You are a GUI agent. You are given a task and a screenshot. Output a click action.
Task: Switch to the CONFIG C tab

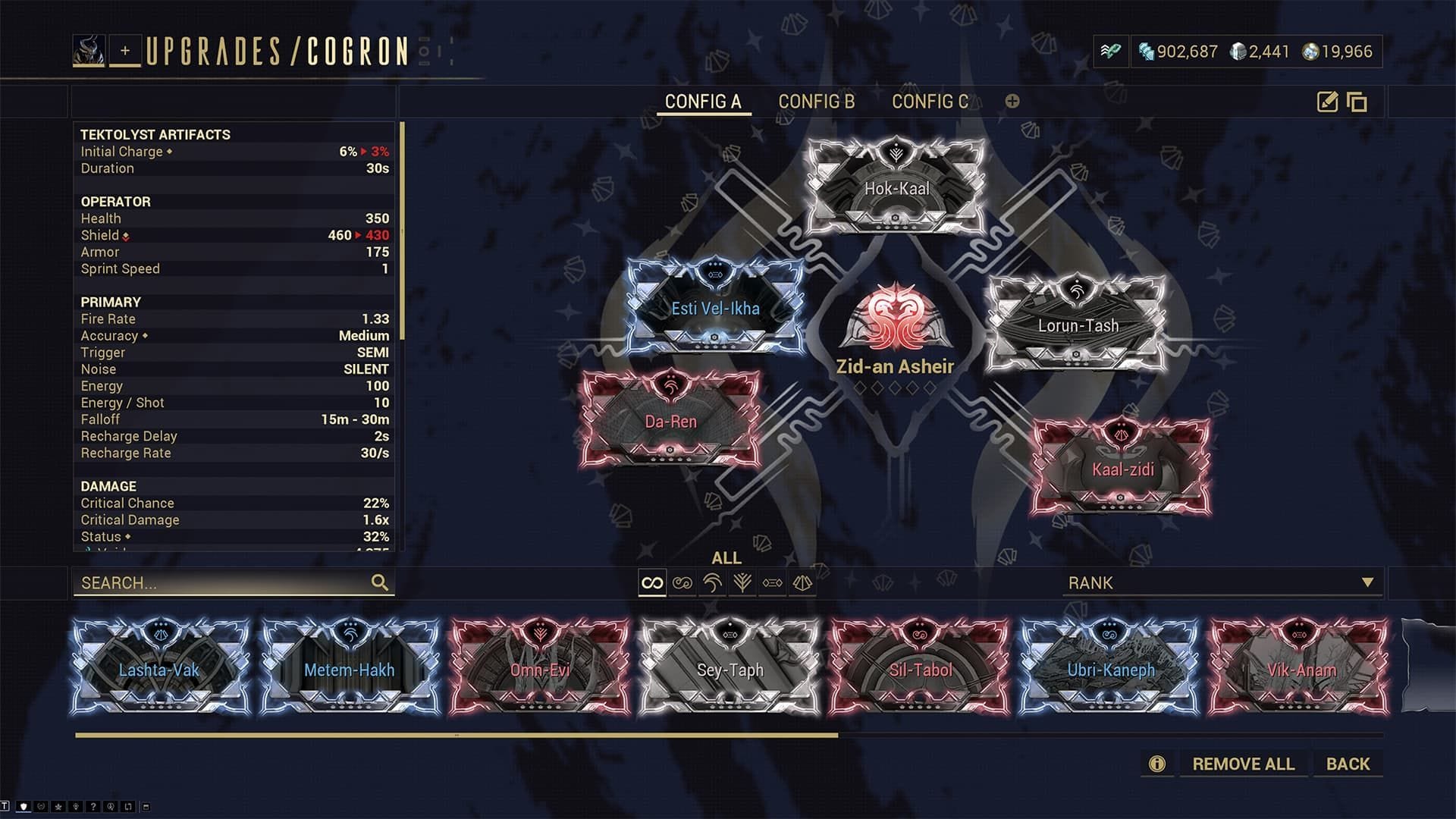(933, 102)
